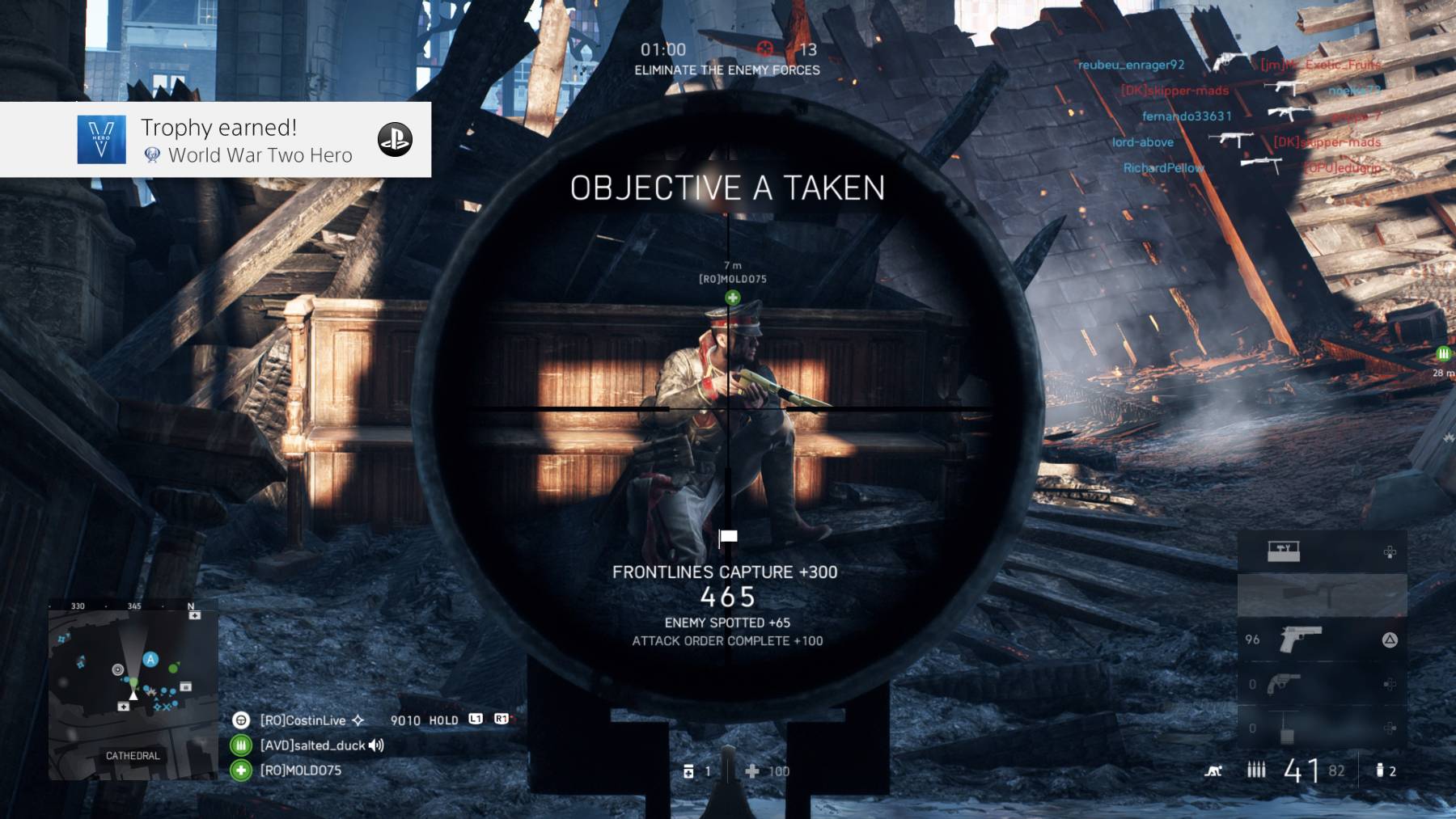Click the green medic marker above [RO]MOLD075
Screen dimensions: 1456x819
pos(733,298)
